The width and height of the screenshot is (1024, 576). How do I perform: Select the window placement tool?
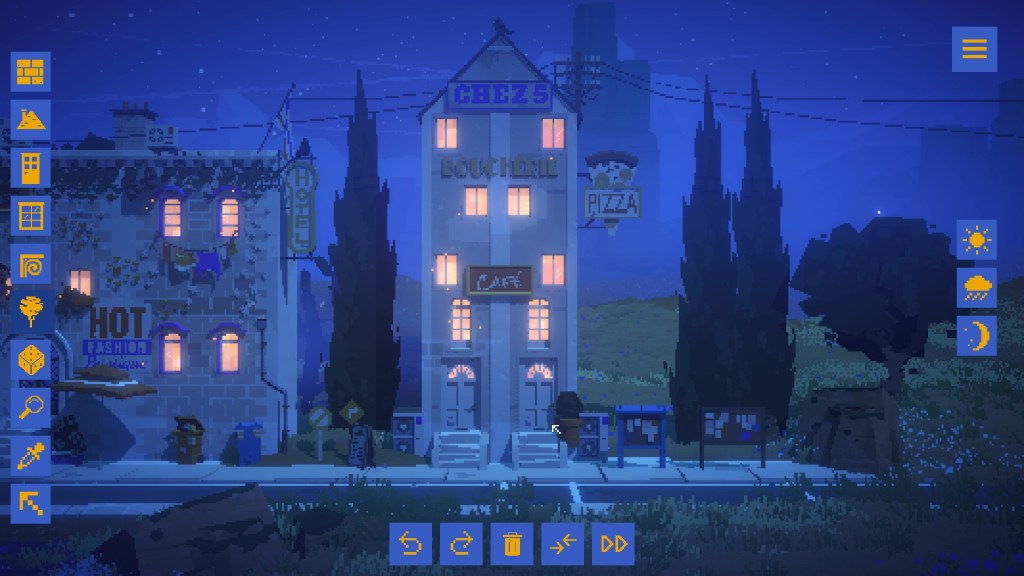32,216
